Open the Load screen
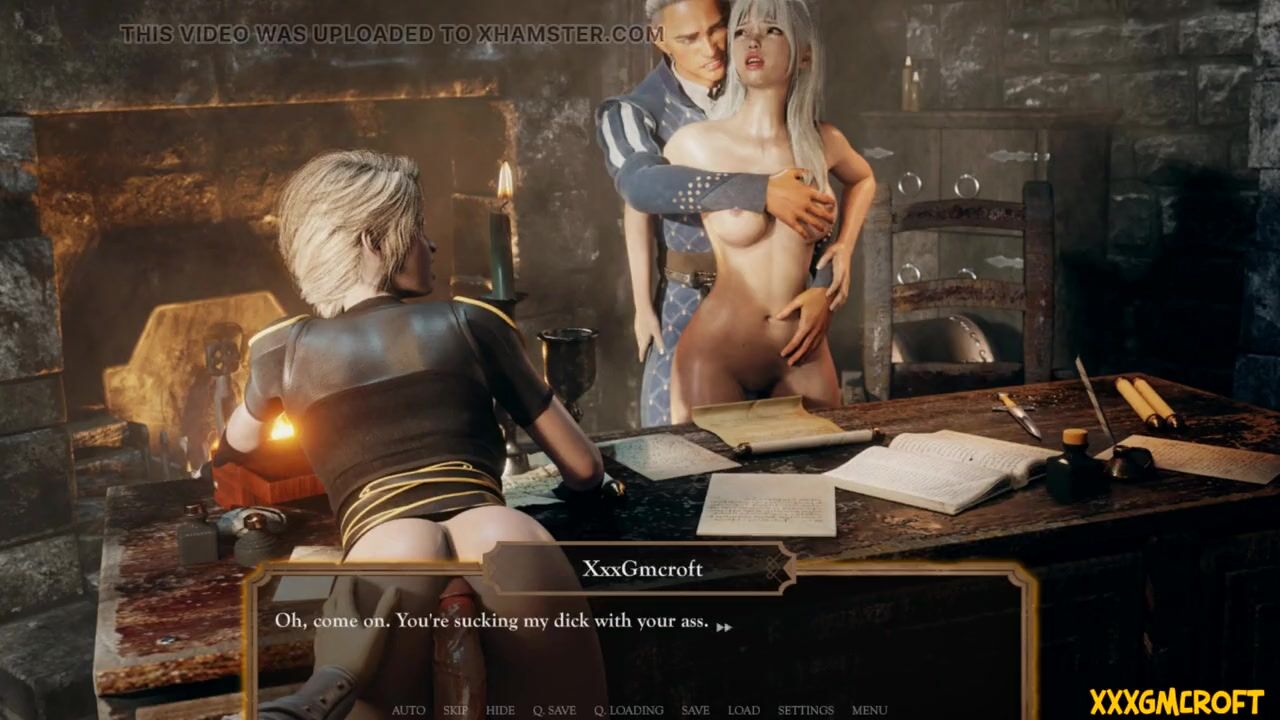 click(x=743, y=710)
